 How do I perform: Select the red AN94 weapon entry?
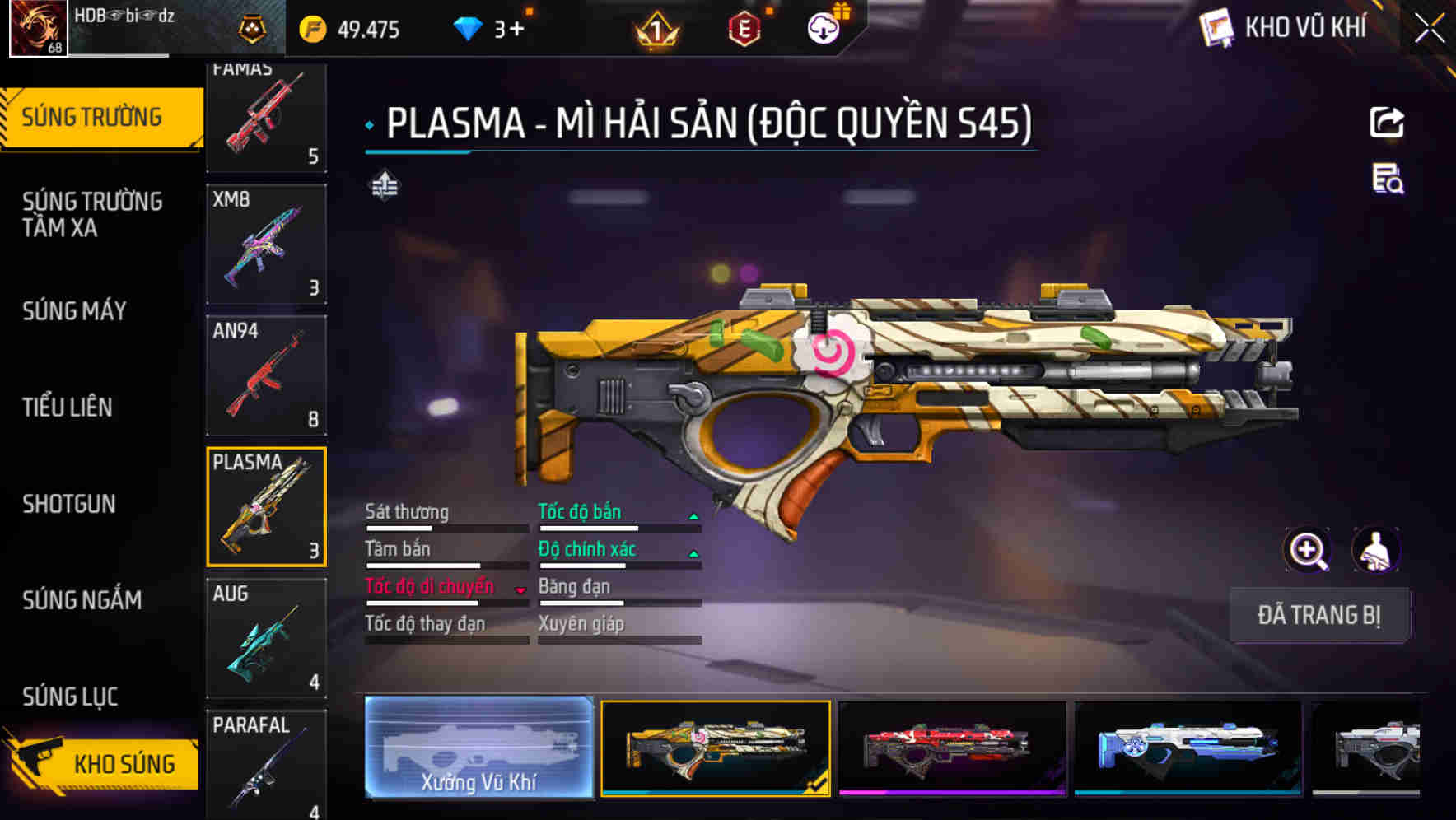(x=265, y=375)
